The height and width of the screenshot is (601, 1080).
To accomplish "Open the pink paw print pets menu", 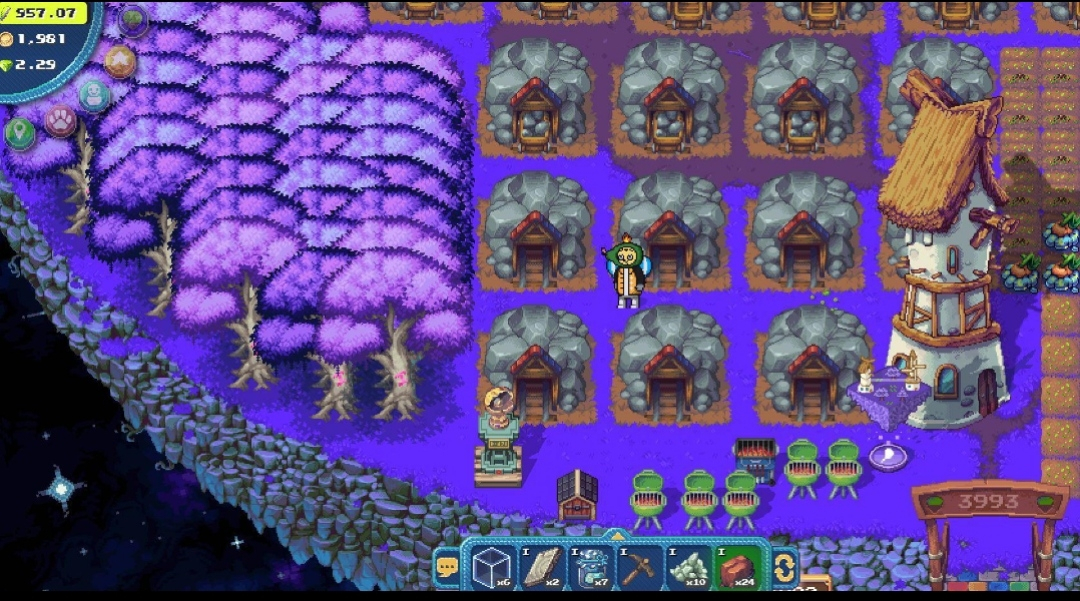I will pyautogui.click(x=60, y=121).
